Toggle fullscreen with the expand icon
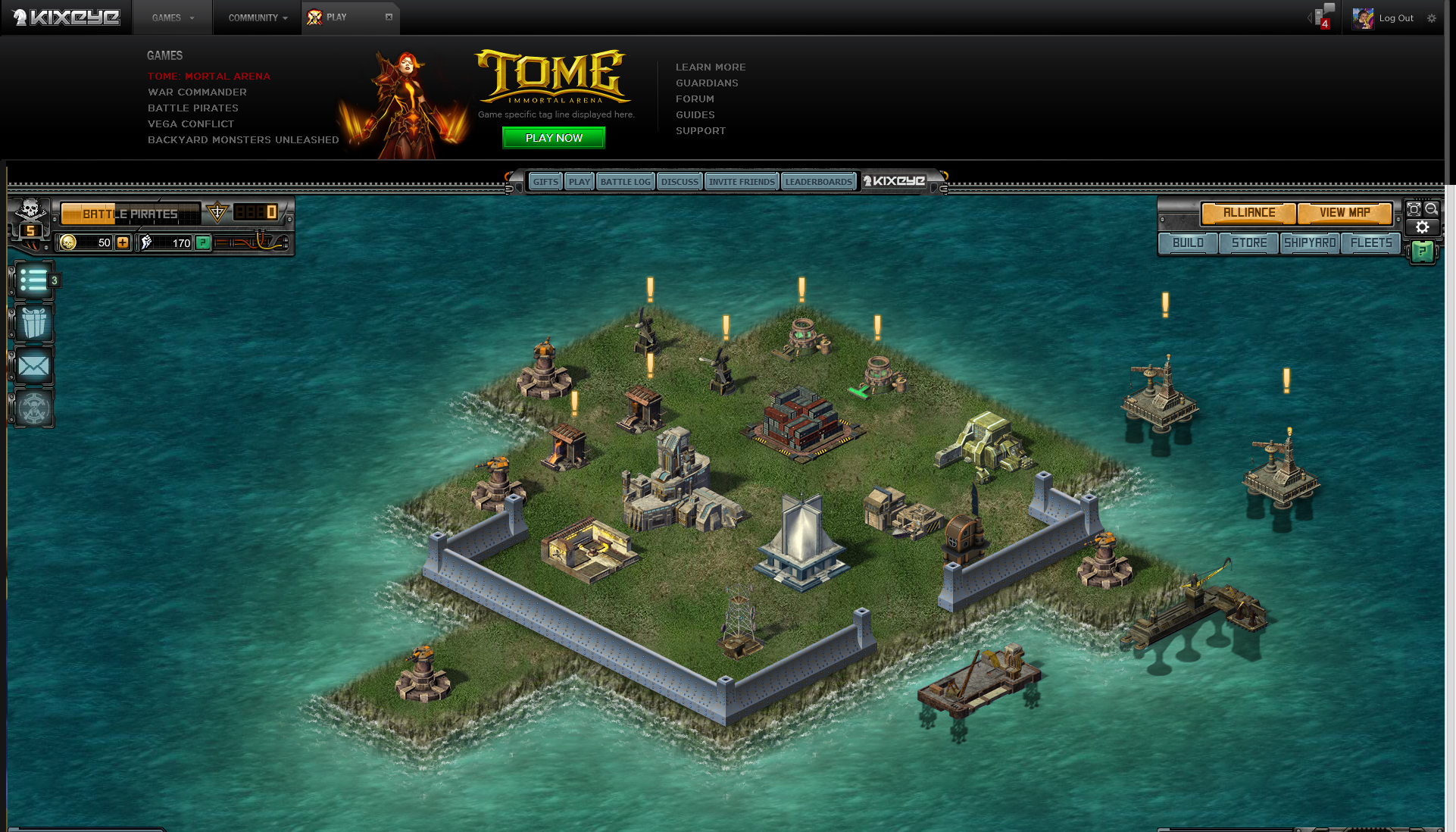 [x=1414, y=209]
